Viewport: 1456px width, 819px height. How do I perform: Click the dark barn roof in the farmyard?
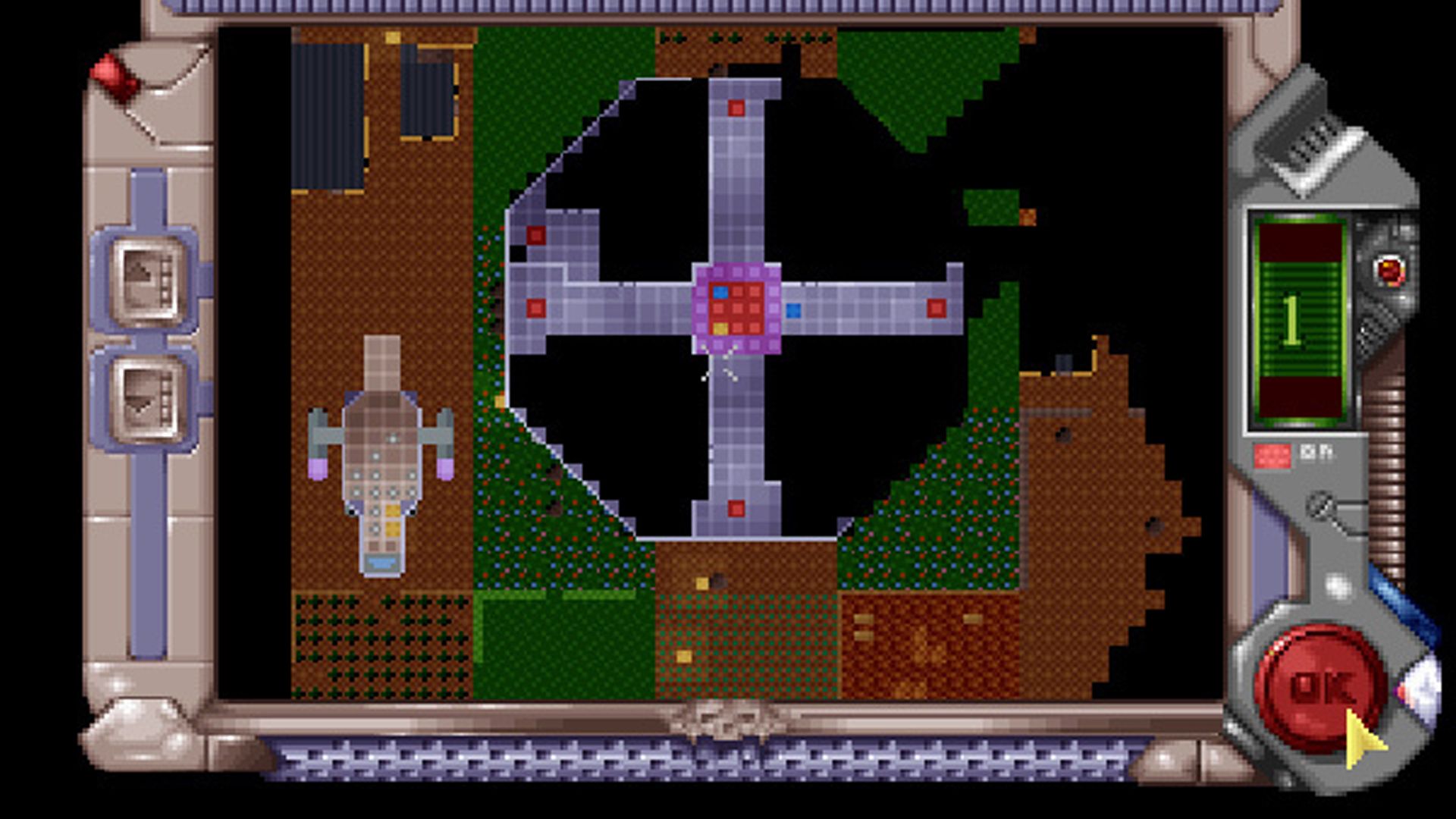pos(330,114)
